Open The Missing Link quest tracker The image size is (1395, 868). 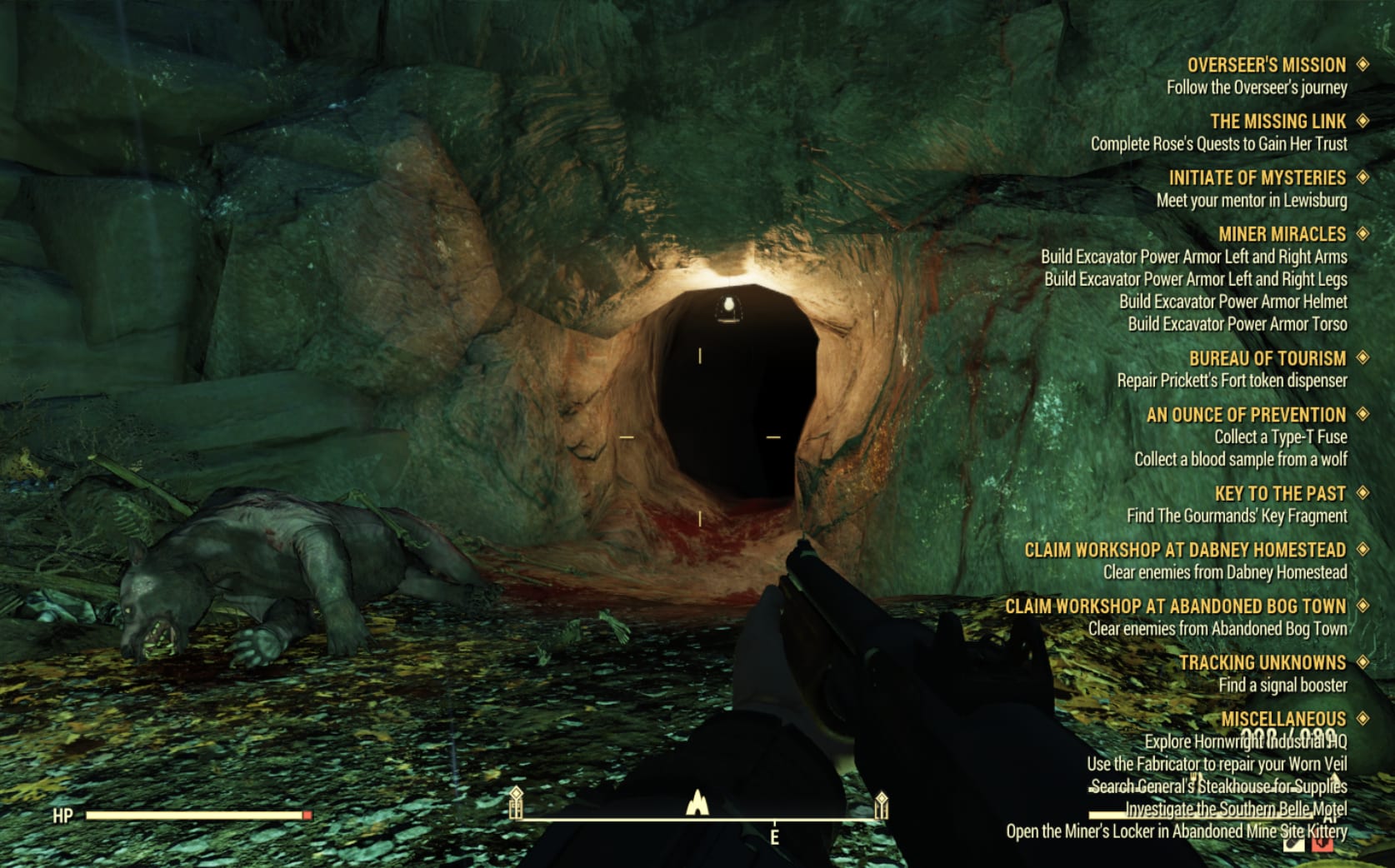tap(1277, 122)
